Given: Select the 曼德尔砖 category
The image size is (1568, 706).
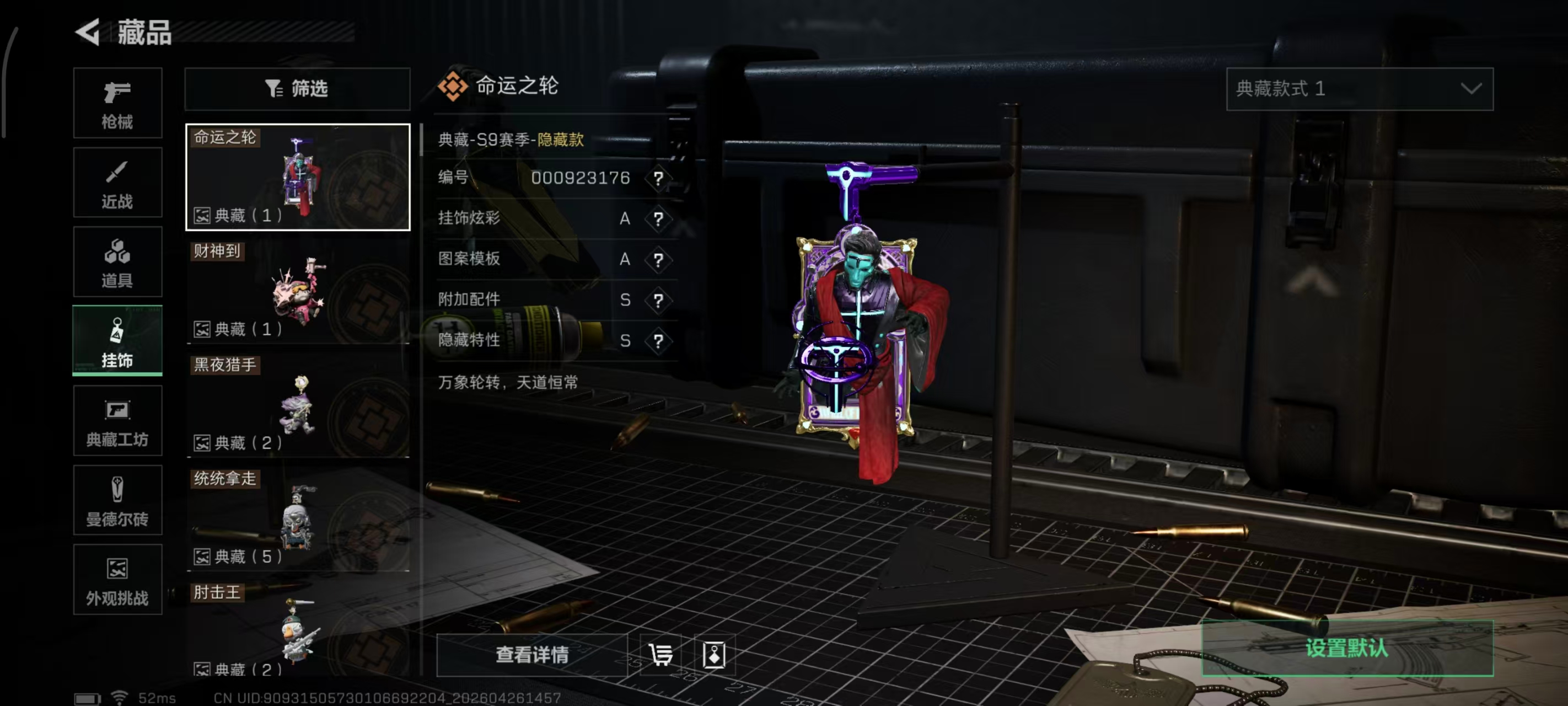Looking at the screenshot, I should point(117,501).
